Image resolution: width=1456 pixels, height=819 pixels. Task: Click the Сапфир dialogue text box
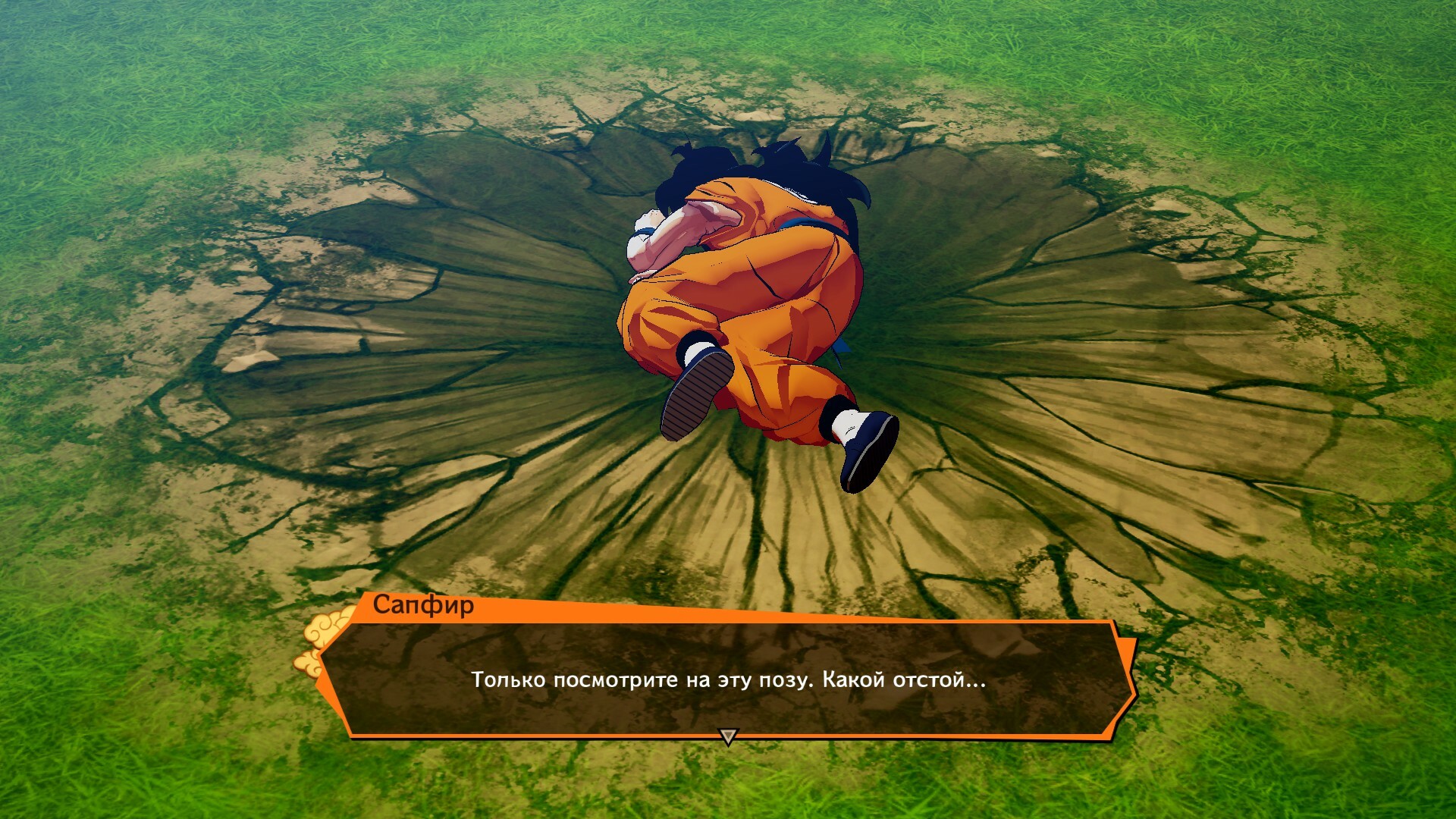coord(728,679)
